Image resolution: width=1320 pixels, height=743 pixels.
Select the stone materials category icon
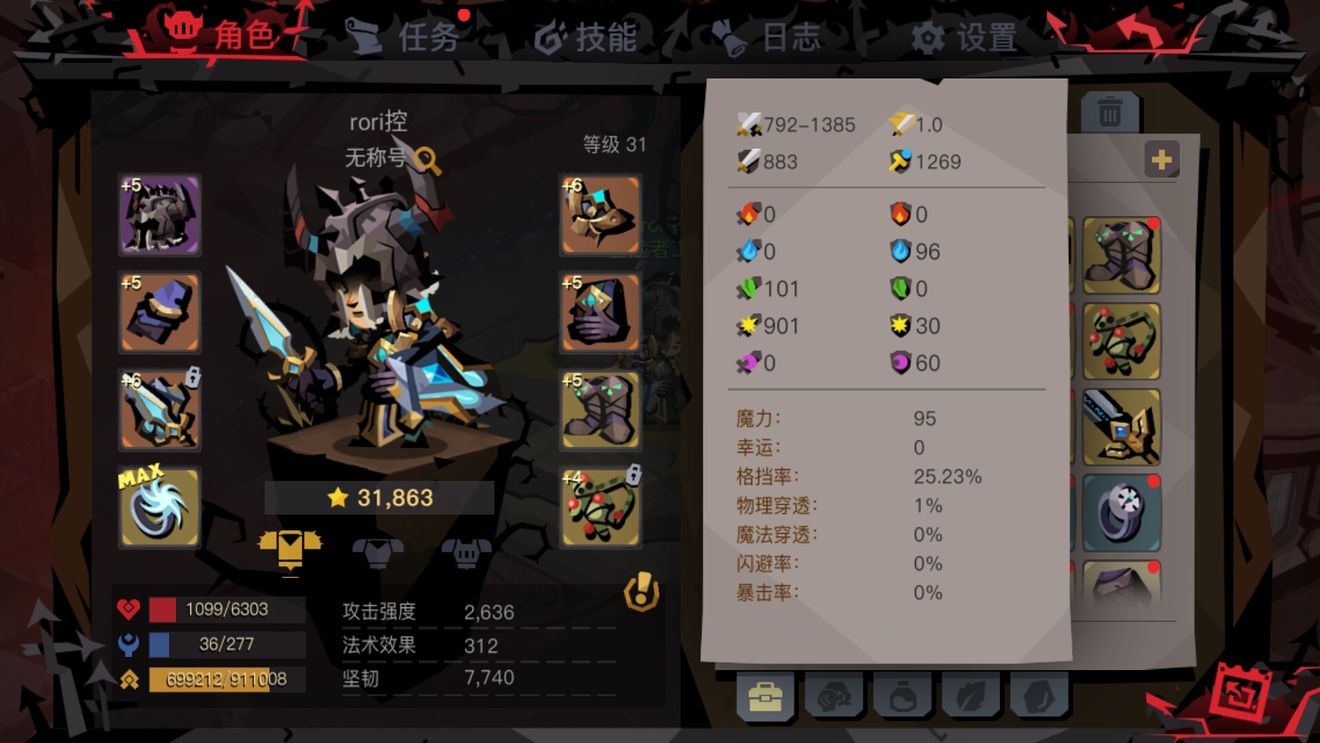(1039, 694)
